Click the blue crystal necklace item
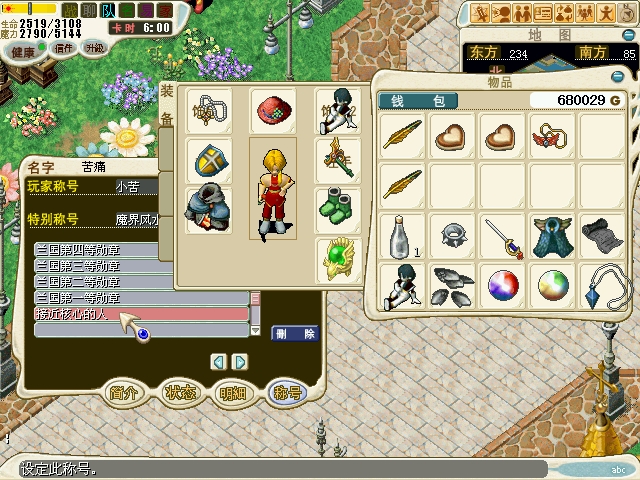This screenshot has height=480, width=640. [x=603, y=287]
